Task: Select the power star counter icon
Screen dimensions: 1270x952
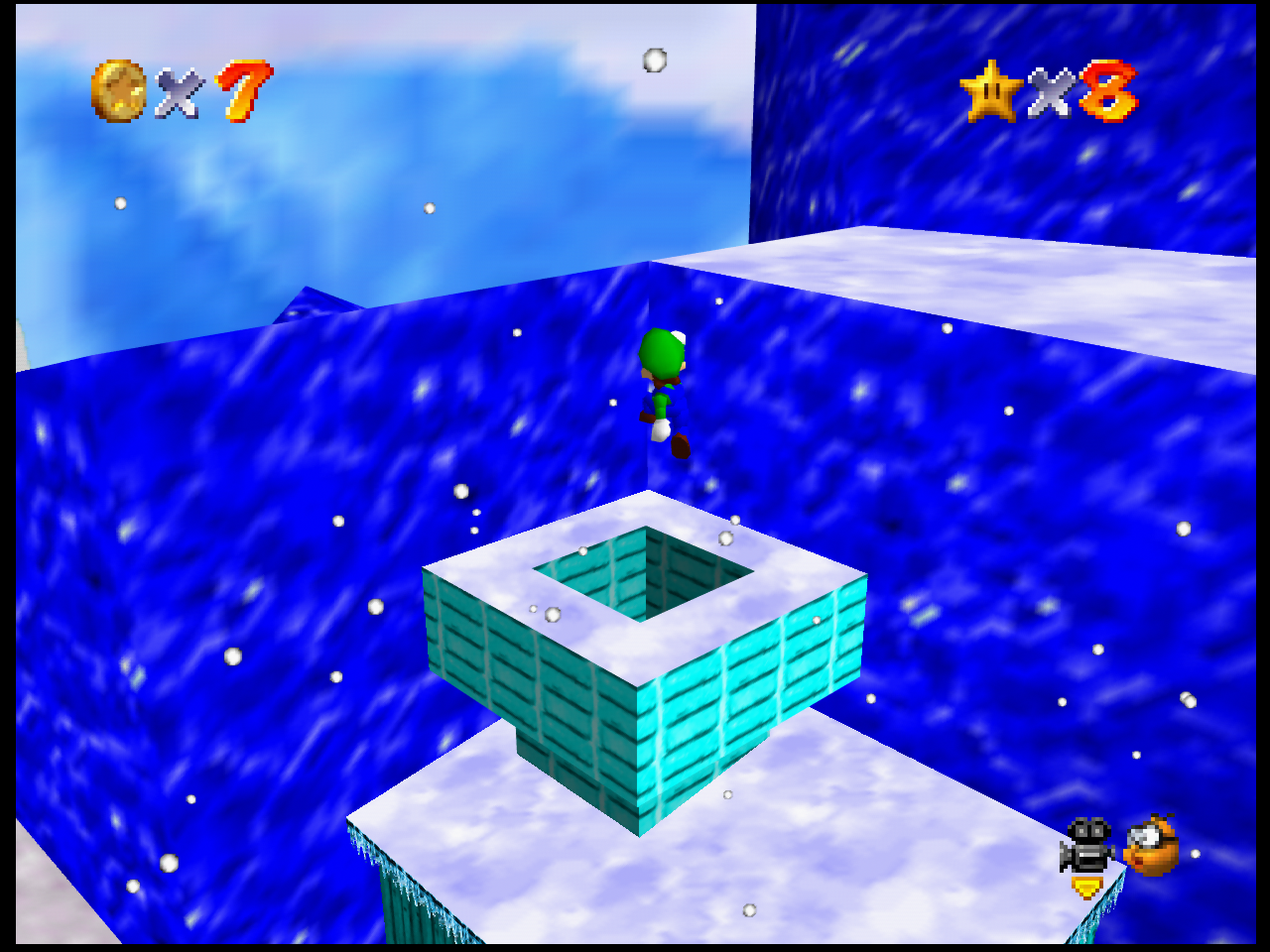Action: [990, 92]
